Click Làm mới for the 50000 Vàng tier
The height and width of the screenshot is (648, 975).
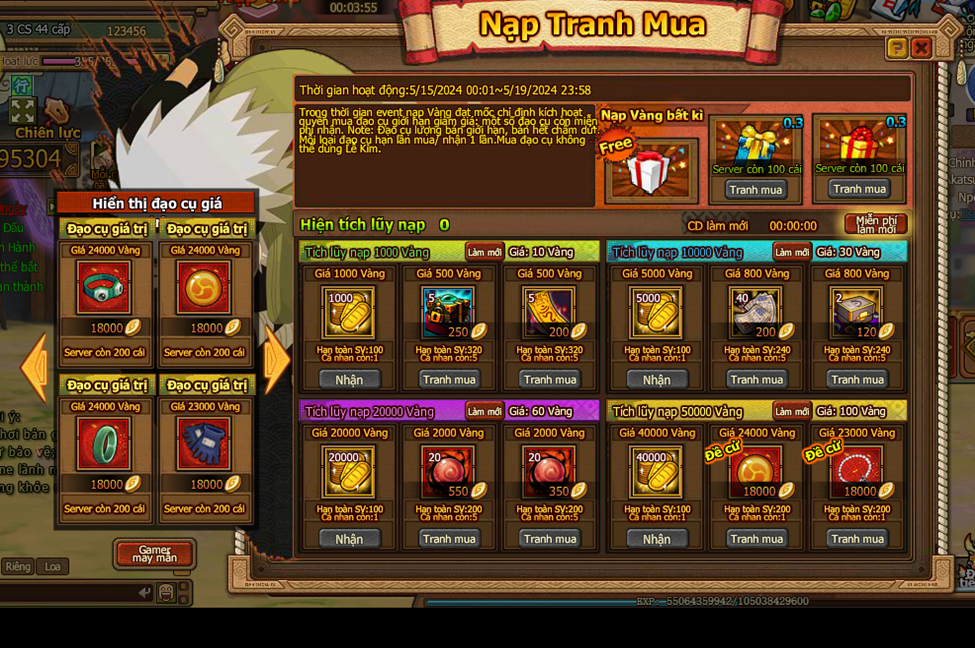point(791,411)
